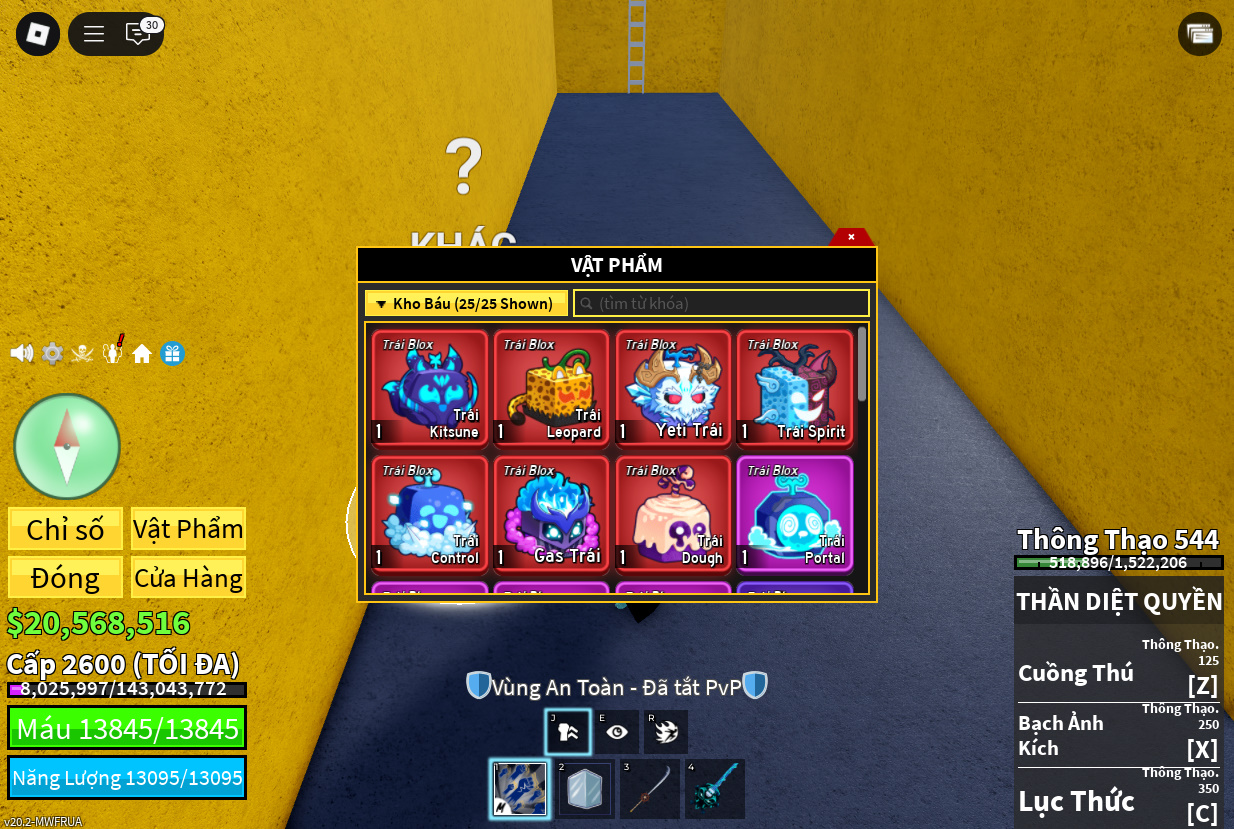The width and height of the screenshot is (1234, 829).
Task: Close the Vật Phẩm inventory window
Action: (851, 237)
